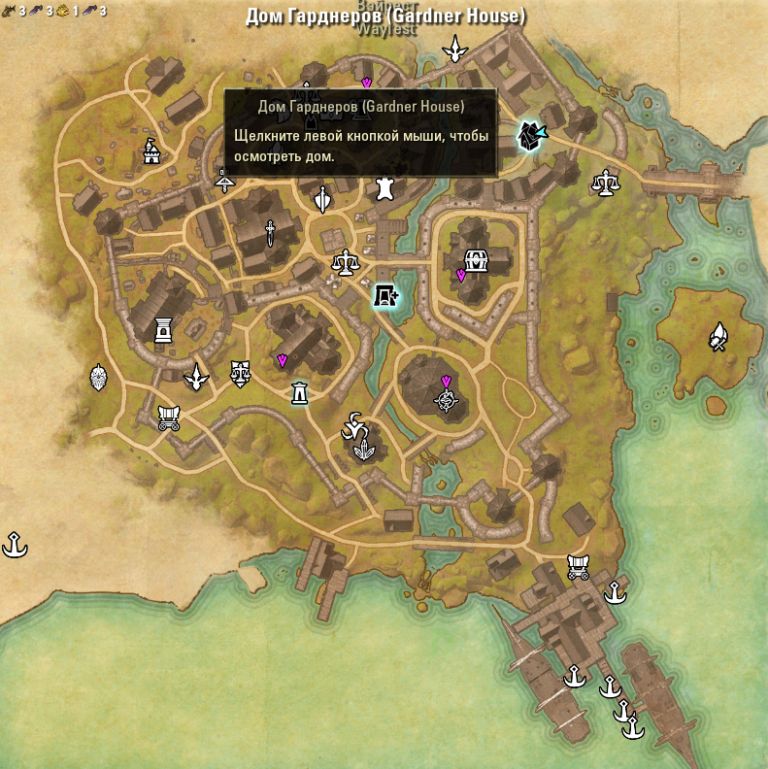Click the bearded face marker
768x769 pixels.
click(100, 376)
